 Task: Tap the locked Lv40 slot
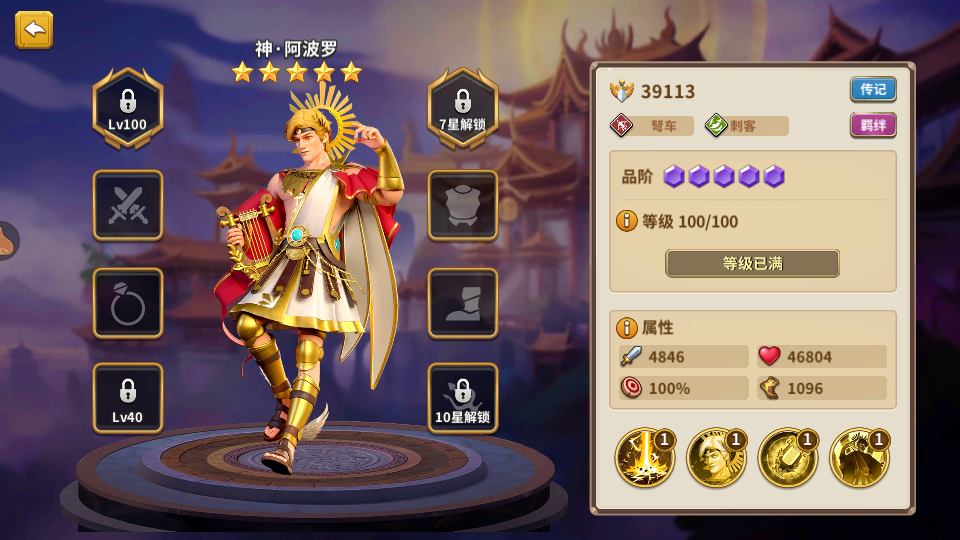128,398
